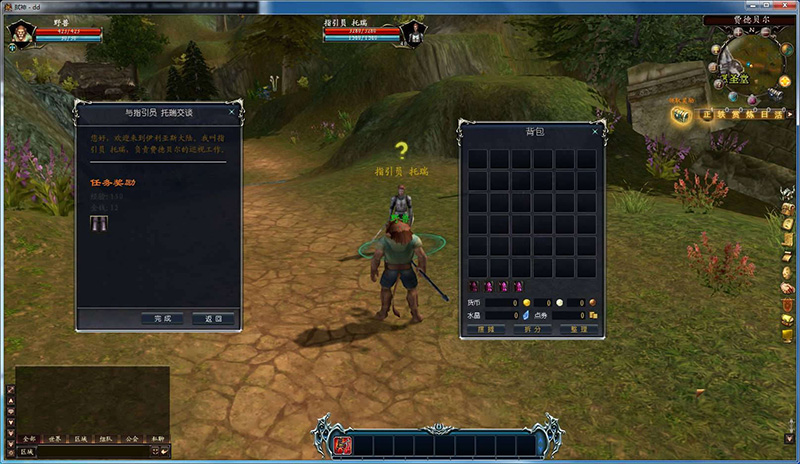Click the 返回 (Back) button in dialogue
This screenshot has height=464, width=800.
[213, 319]
